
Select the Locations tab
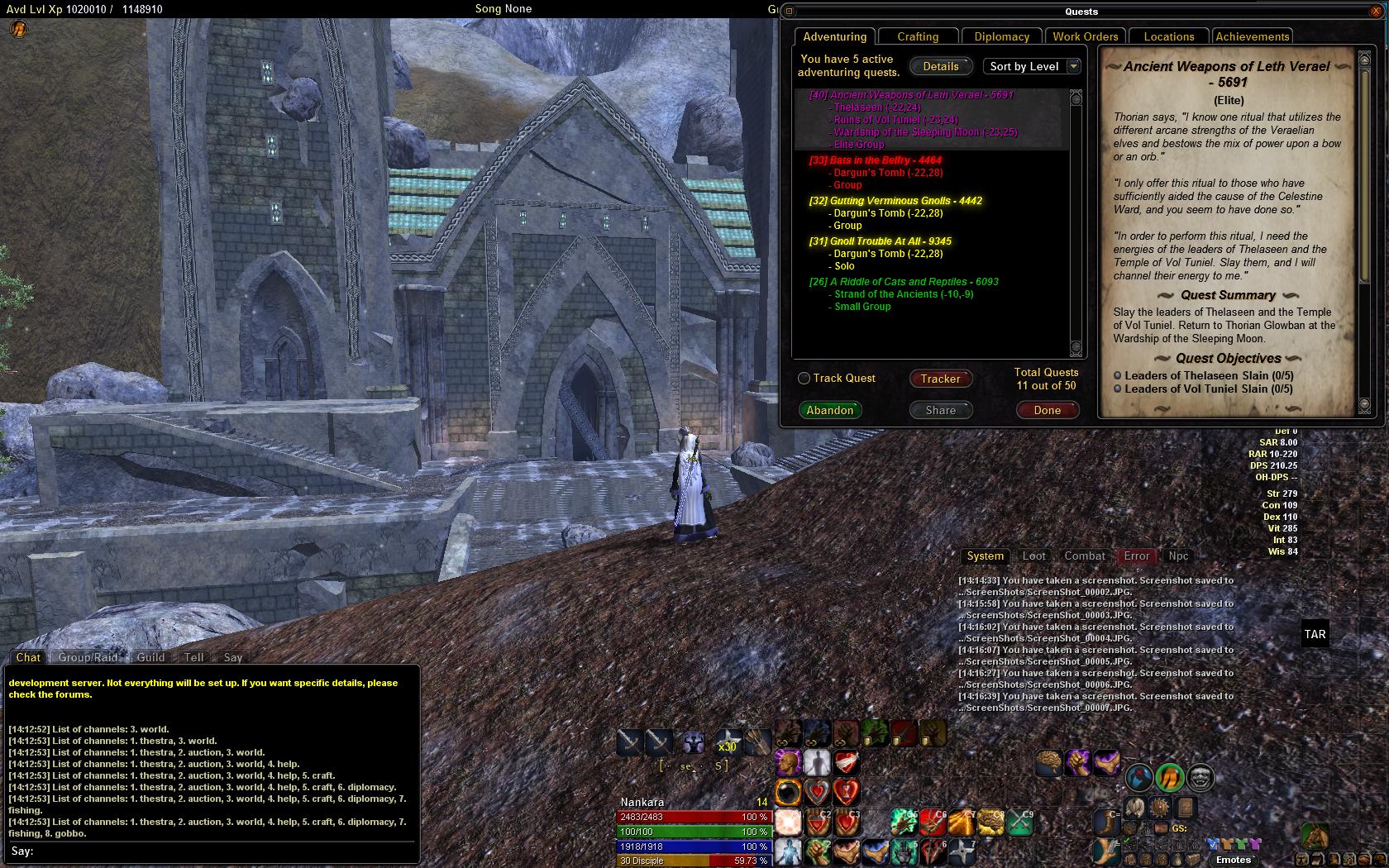pos(1168,36)
